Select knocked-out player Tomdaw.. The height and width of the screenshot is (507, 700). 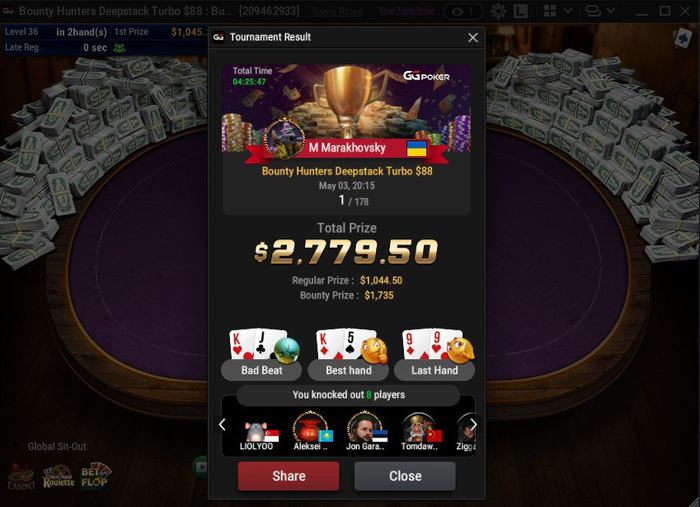(419, 431)
